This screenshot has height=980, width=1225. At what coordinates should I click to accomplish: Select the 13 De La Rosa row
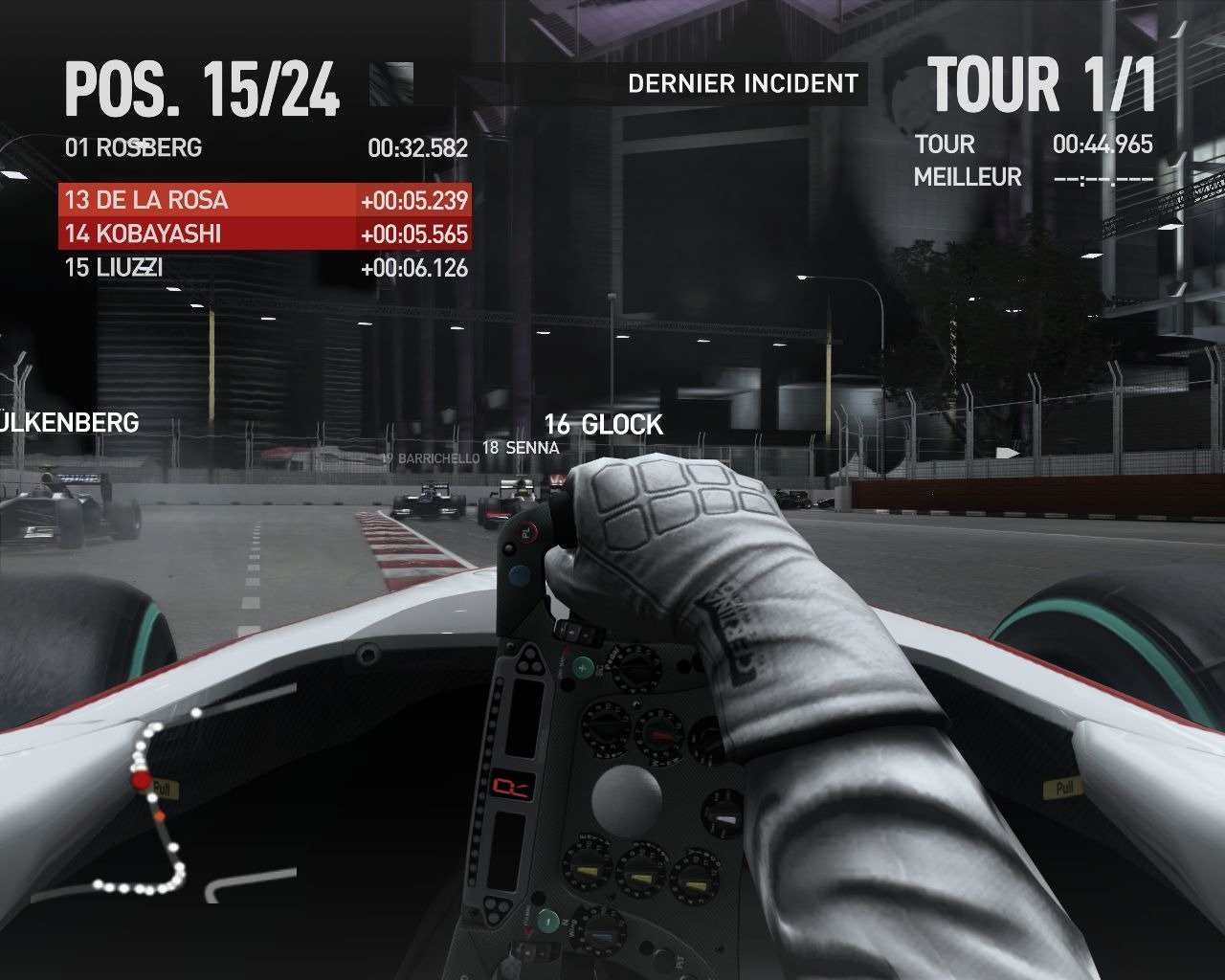265,200
